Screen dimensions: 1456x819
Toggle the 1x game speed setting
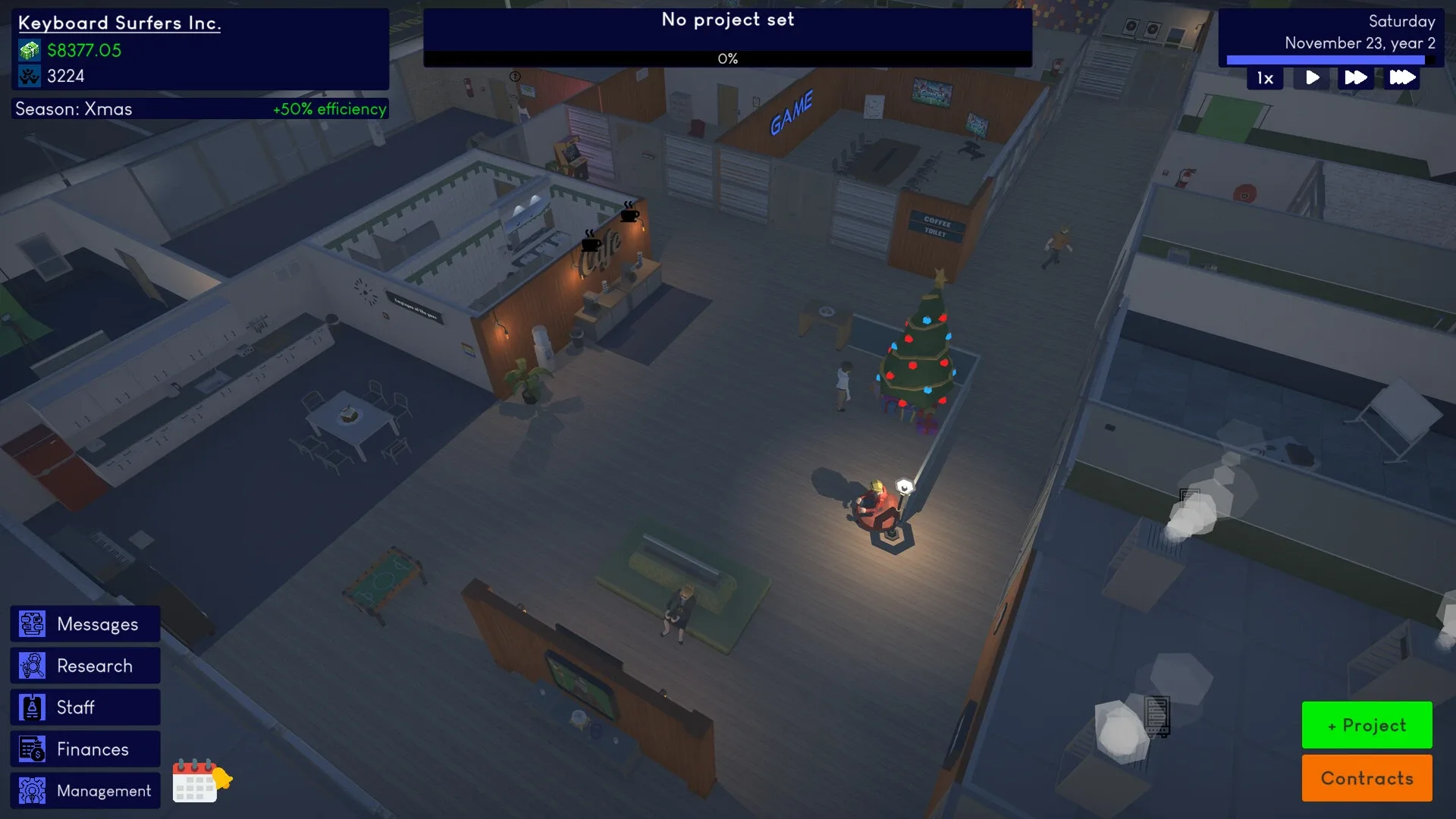tap(1264, 77)
